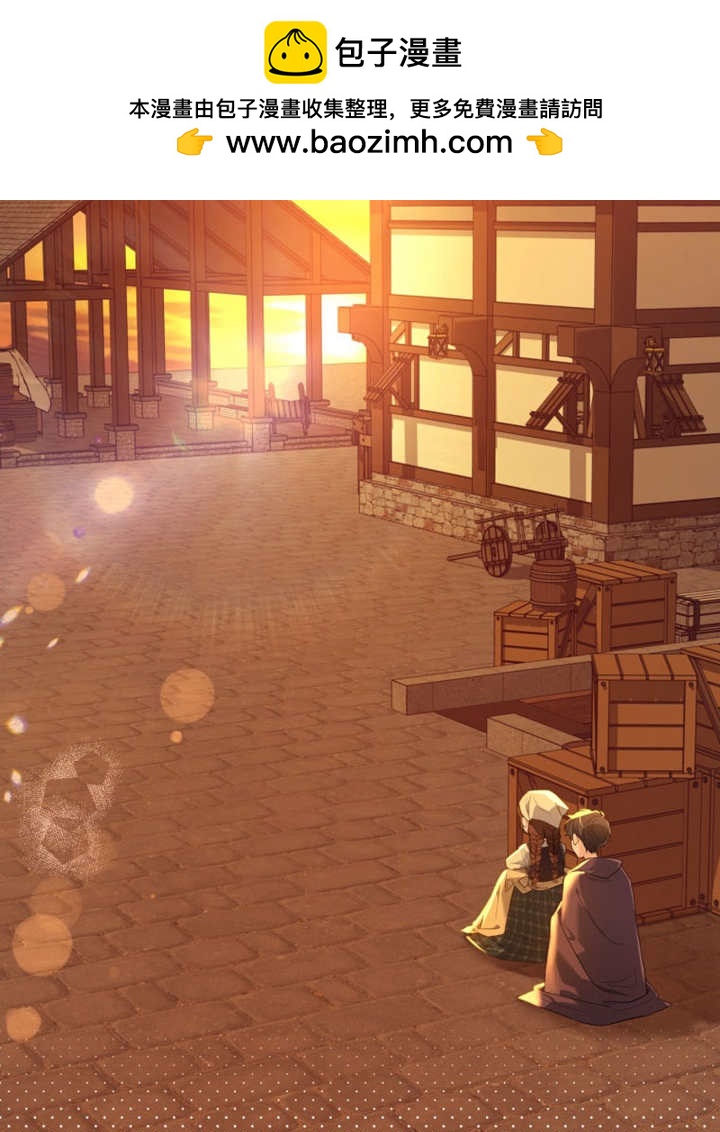The image size is (720, 1132).
Task: Click the 包子漫畫 bun logo
Action: [295, 52]
